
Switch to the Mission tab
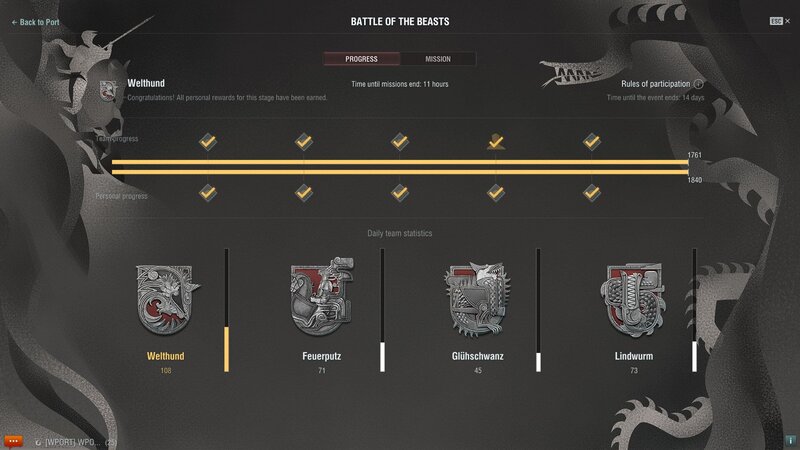click(438, 59)
